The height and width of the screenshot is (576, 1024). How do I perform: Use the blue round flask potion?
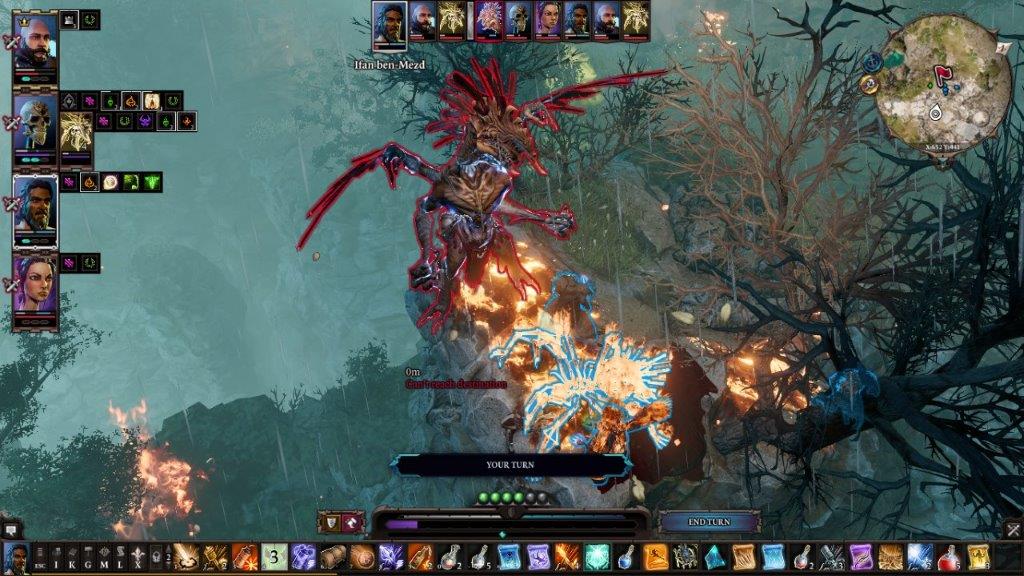[627, 557]
